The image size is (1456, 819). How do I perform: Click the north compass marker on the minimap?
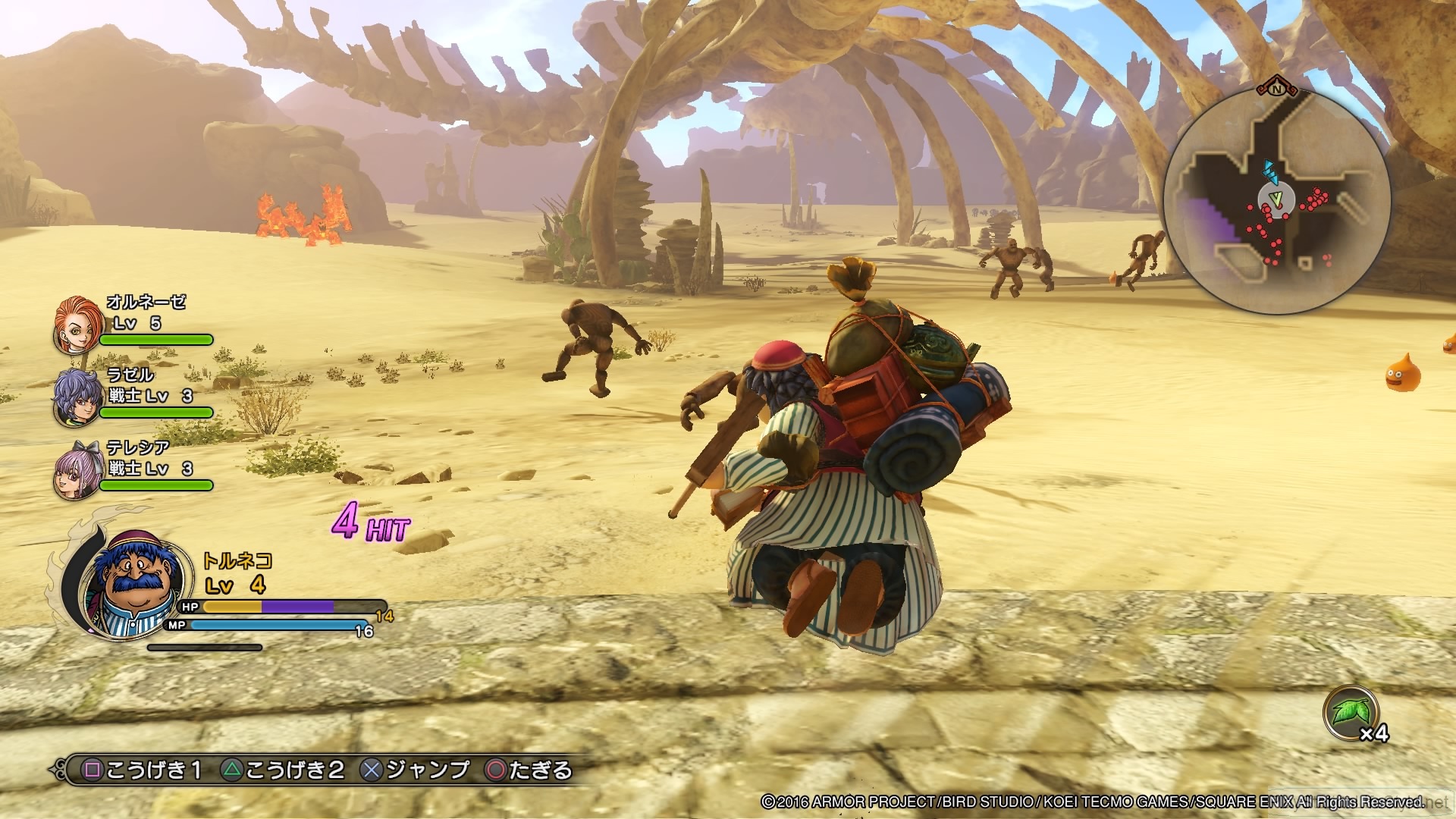coord(1277,90)
